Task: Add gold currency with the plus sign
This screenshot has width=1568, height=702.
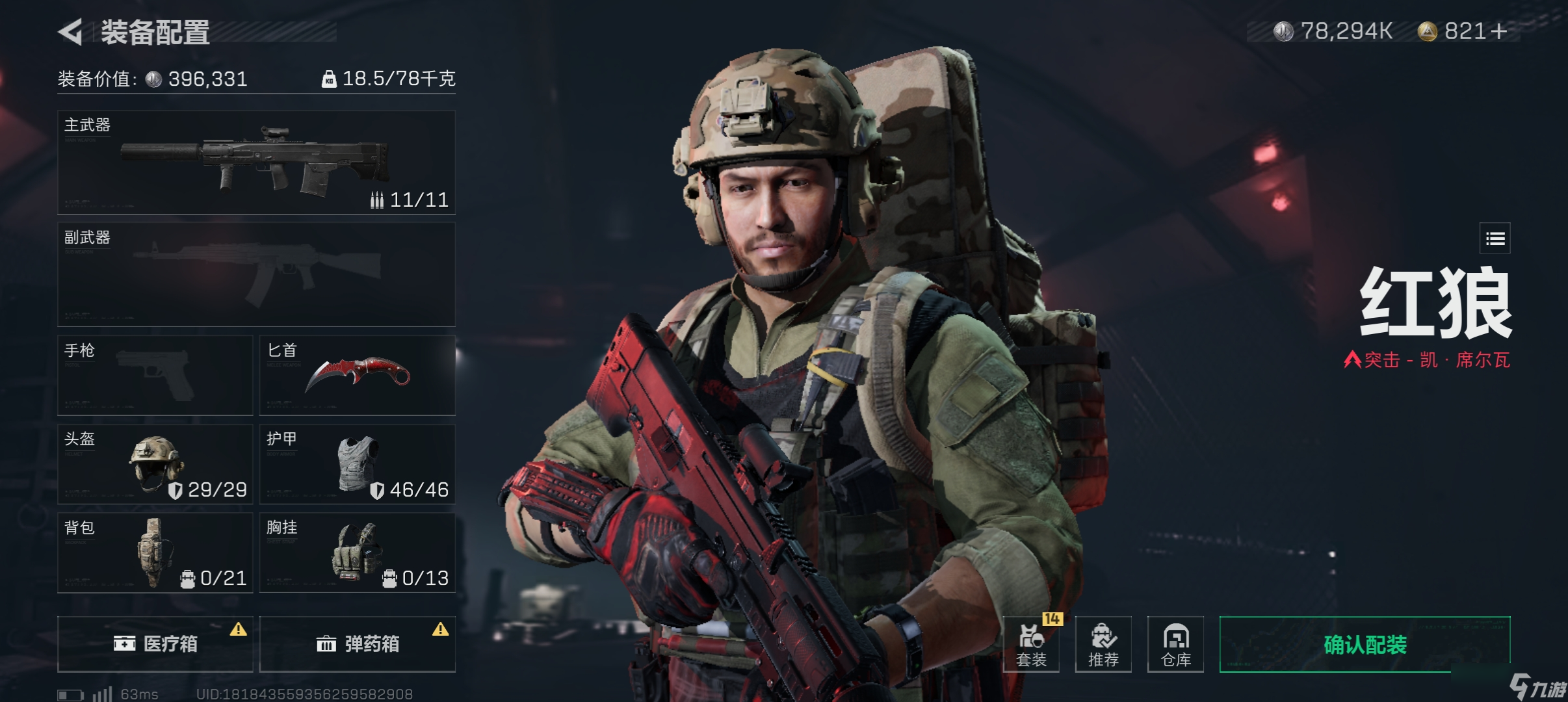Action: (1499, 31)
